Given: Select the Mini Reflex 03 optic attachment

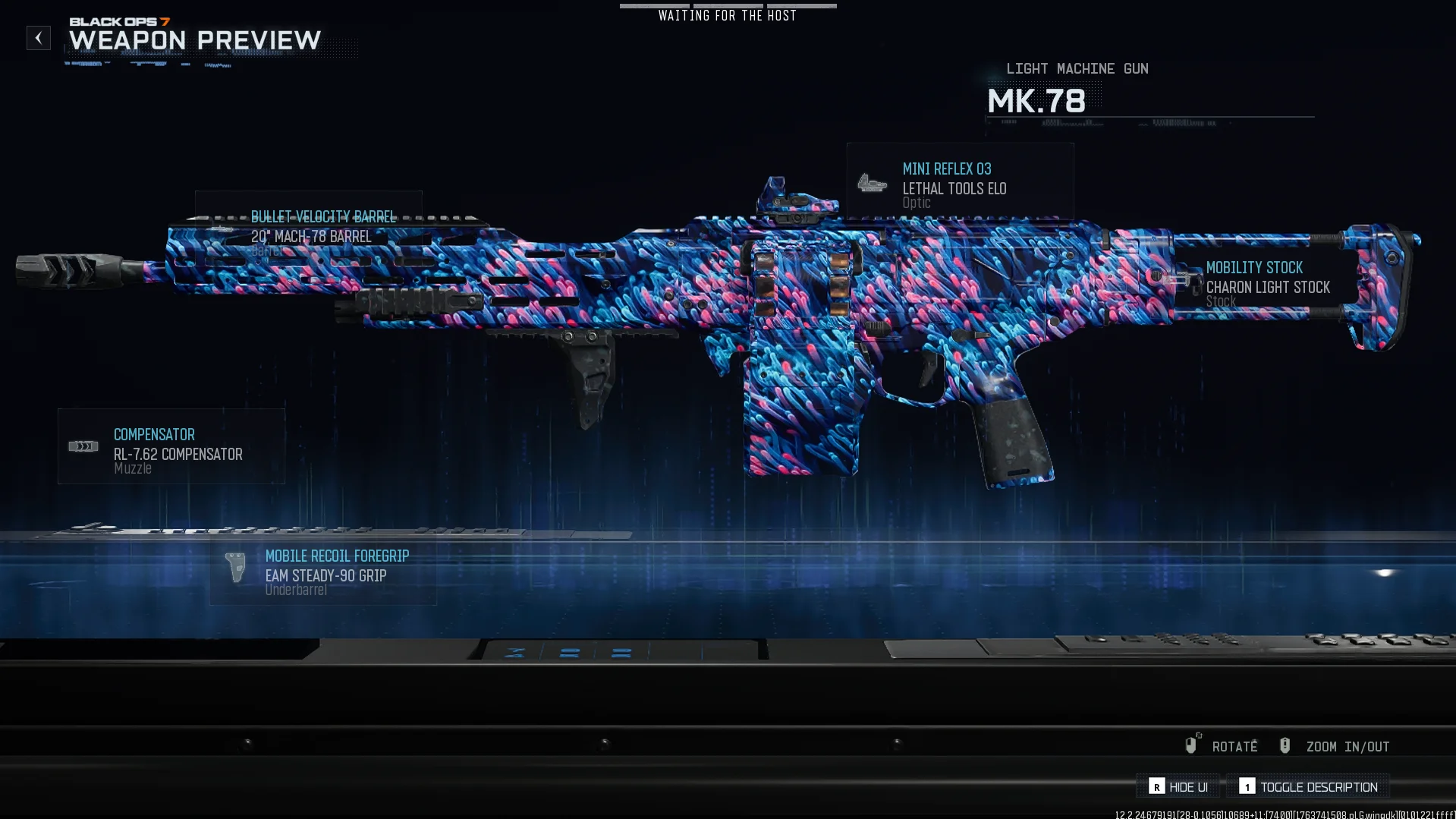Looking at the screenshot, I should pyautogui.click(x=960, y=182).
